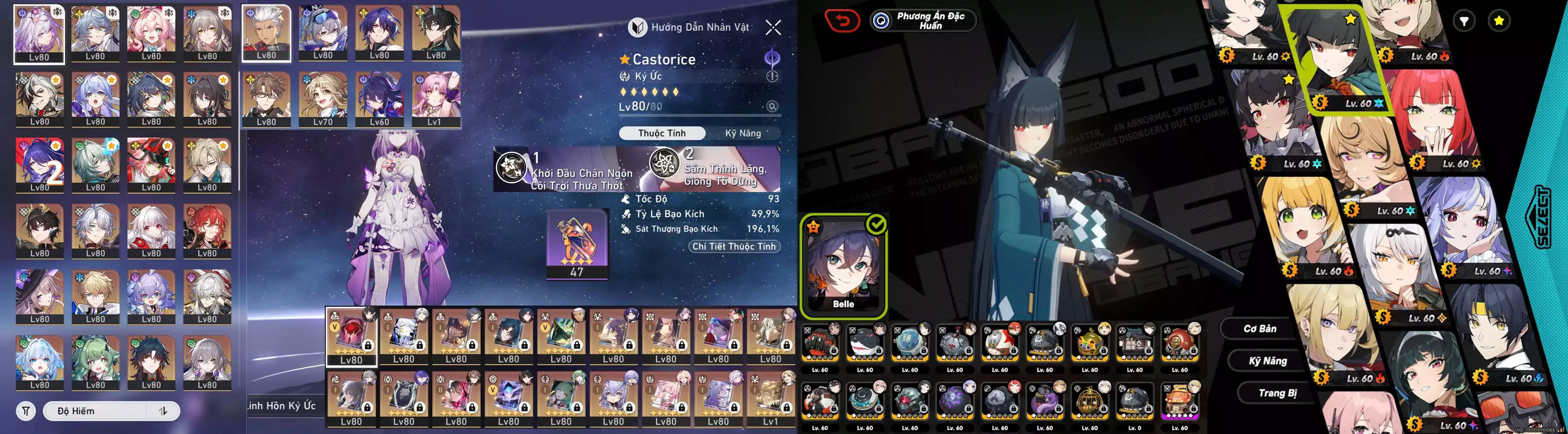Click the star favorites filter button

[x=1499, y=21]
